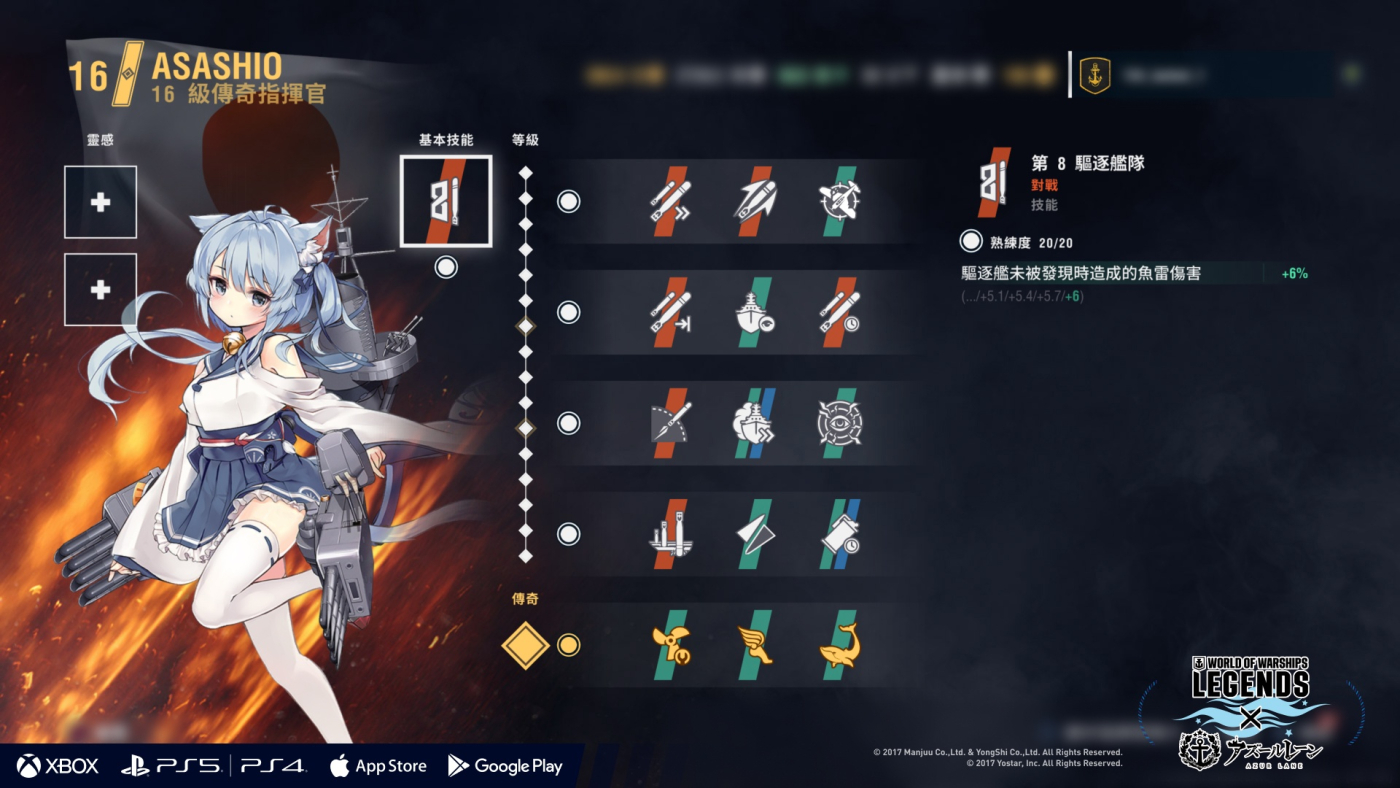The image size is (1400, 788).
Task: Open the gold anchor badge icon
Action: click(x=1095, y=75)
